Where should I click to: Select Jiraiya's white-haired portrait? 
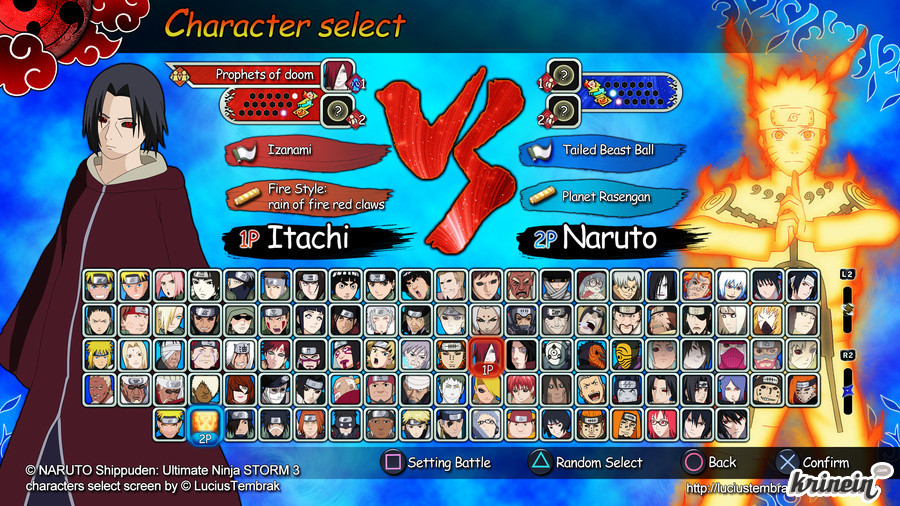click(x=240, y=355)
